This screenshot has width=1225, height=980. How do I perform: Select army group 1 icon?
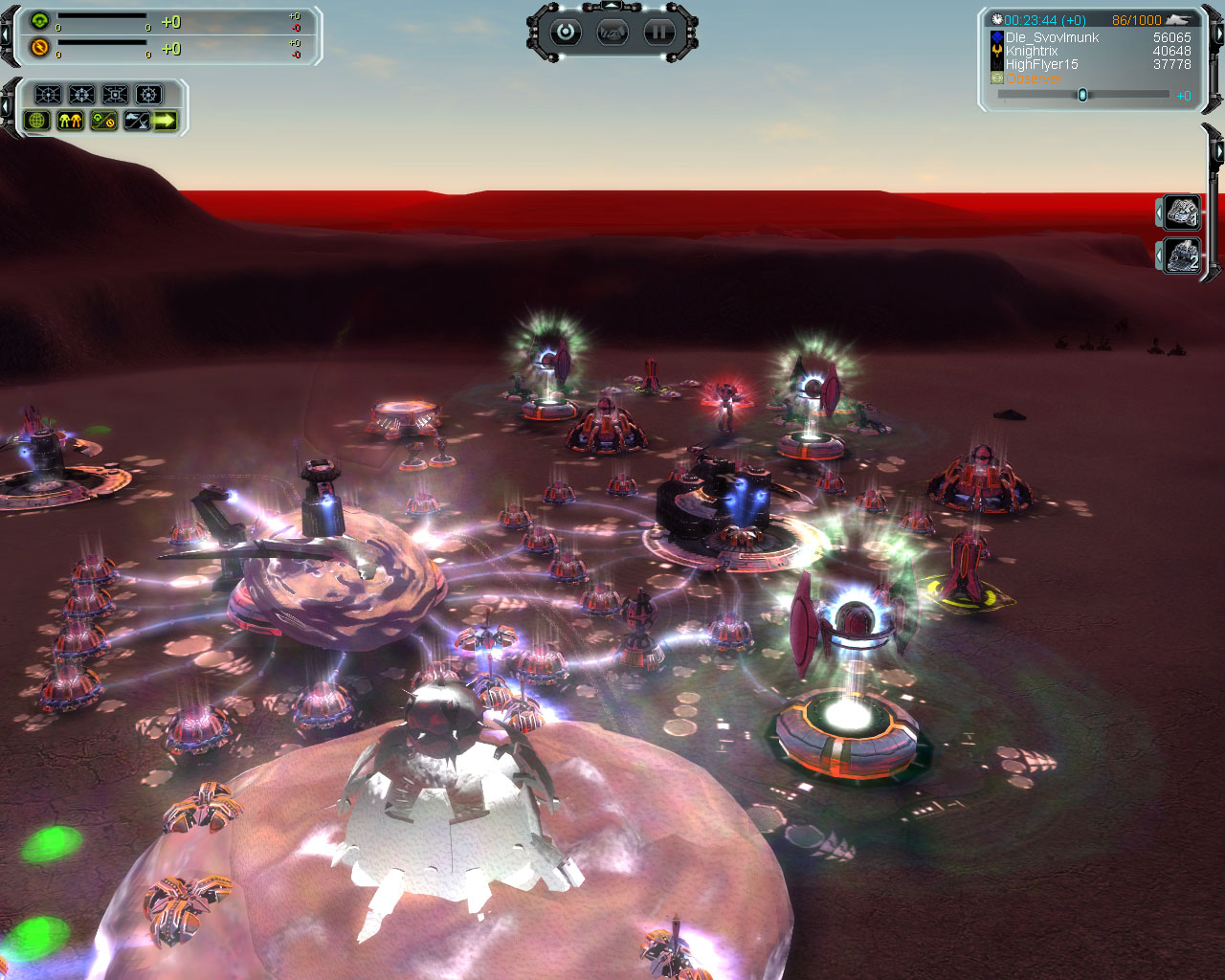[1182, 212]
